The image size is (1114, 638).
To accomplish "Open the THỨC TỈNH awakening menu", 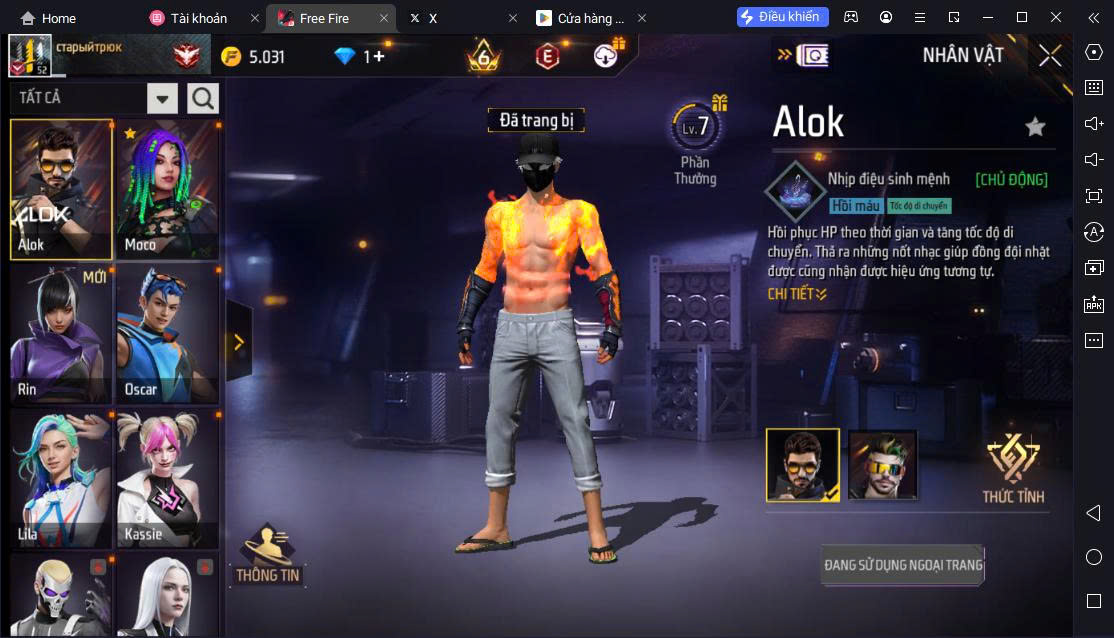I will point(1013,468).
